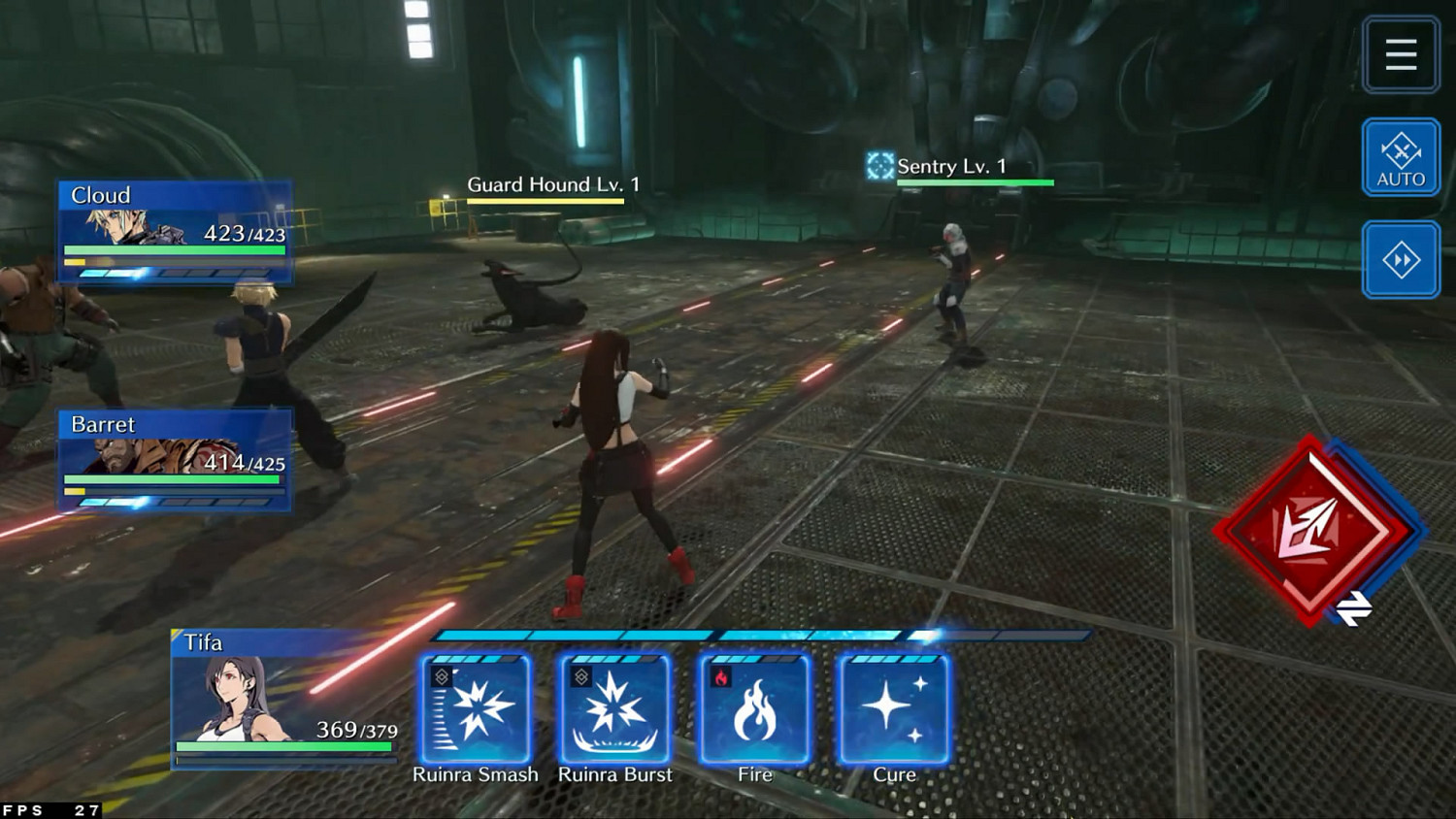Tap the red stance switch diamond
1456x819 pixels.
(x=1313, y=530)
